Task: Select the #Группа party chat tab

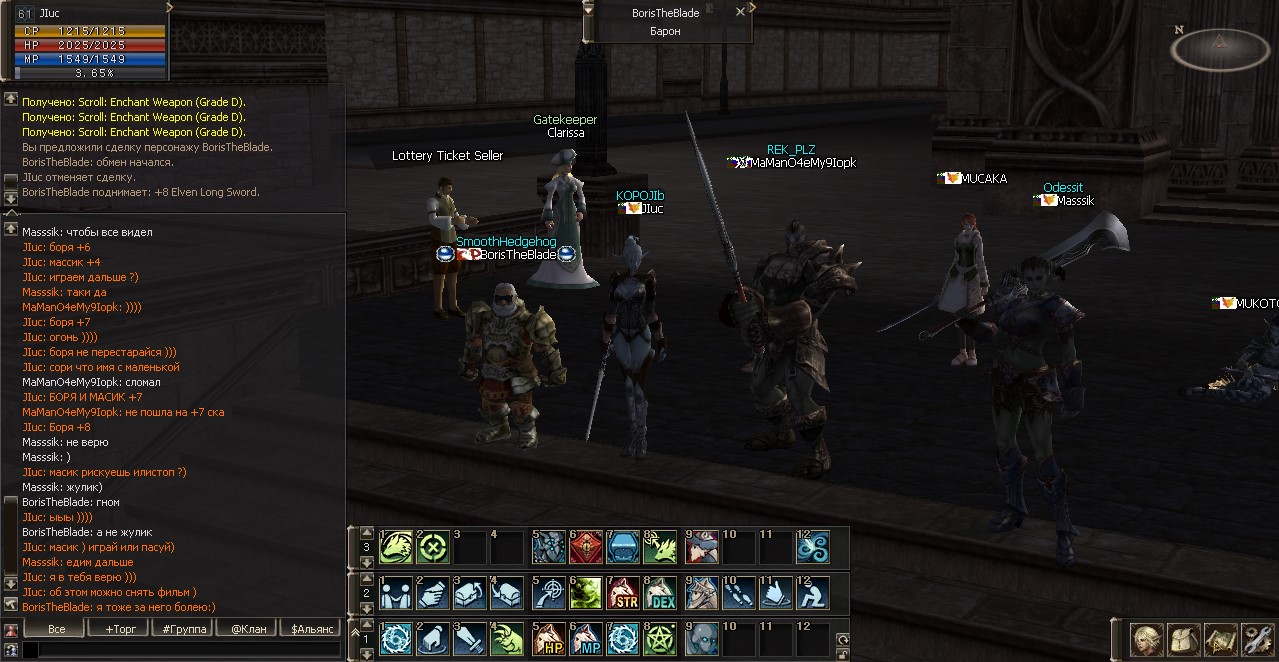Action: pyautogui.click(x=184, y=629)
